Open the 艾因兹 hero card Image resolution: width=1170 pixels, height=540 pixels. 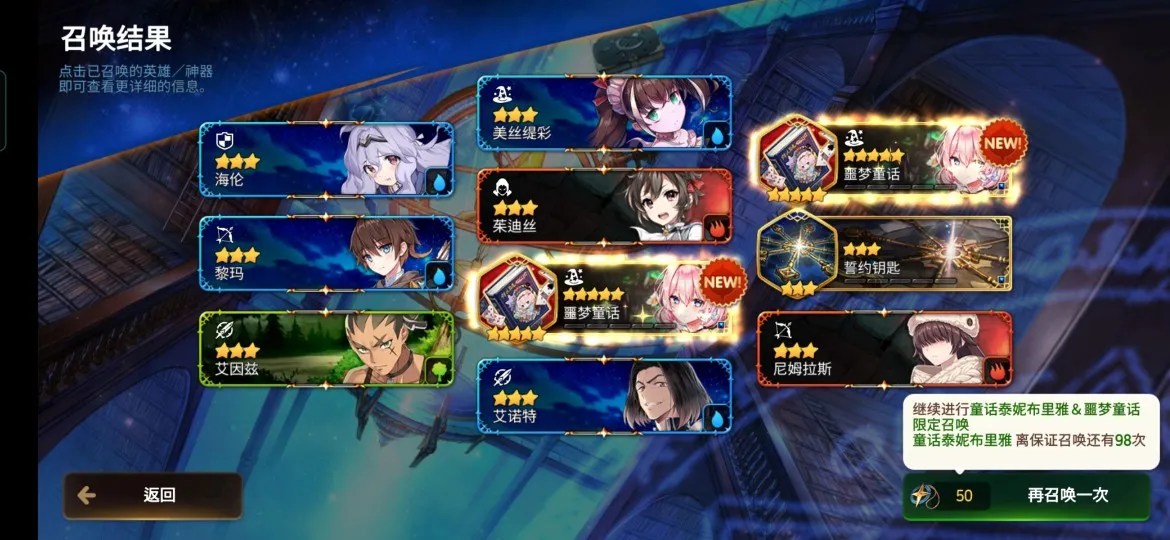pyautogui.click(x=326, y=349)
